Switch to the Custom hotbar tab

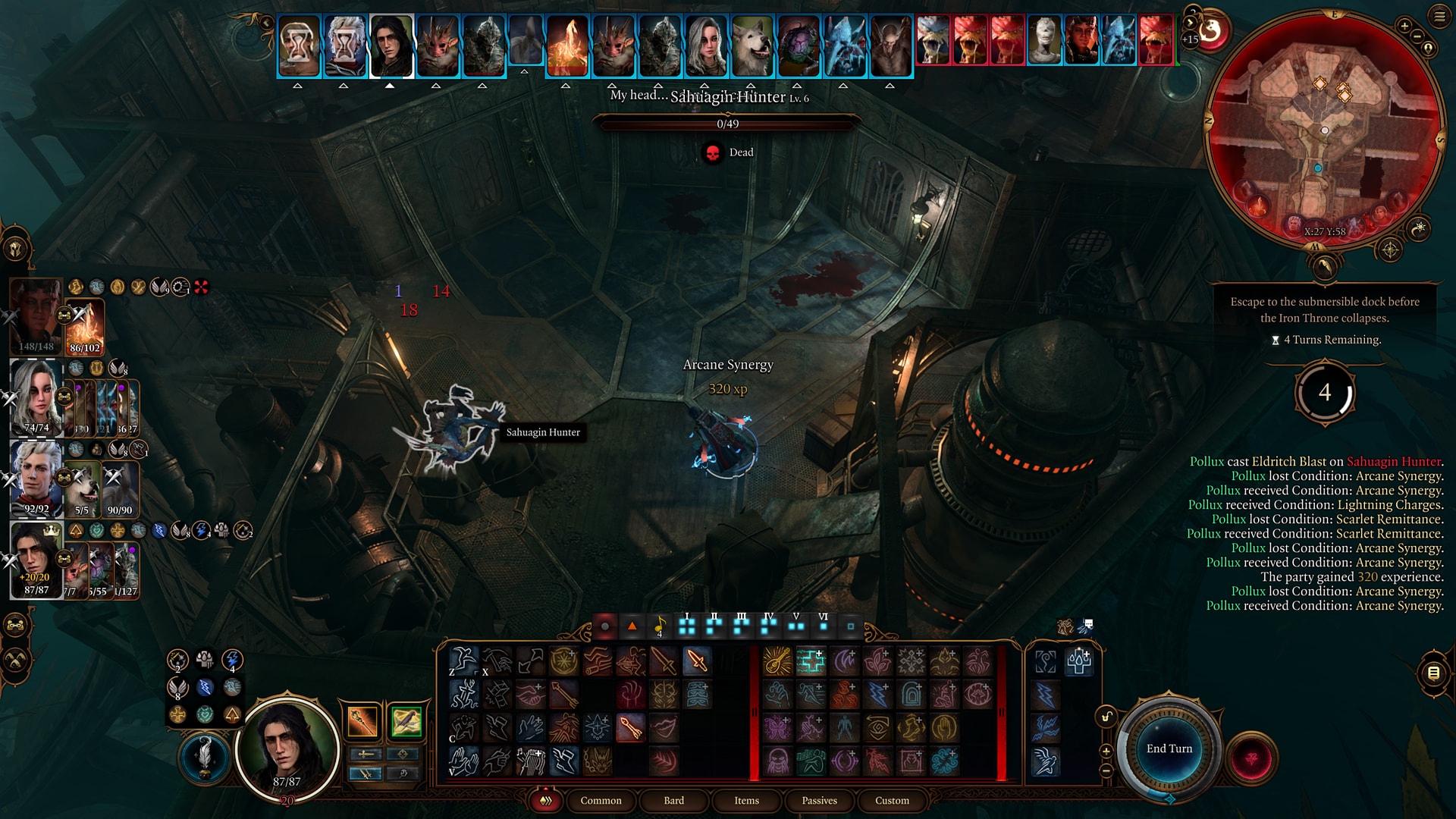(x=892, y=800)
